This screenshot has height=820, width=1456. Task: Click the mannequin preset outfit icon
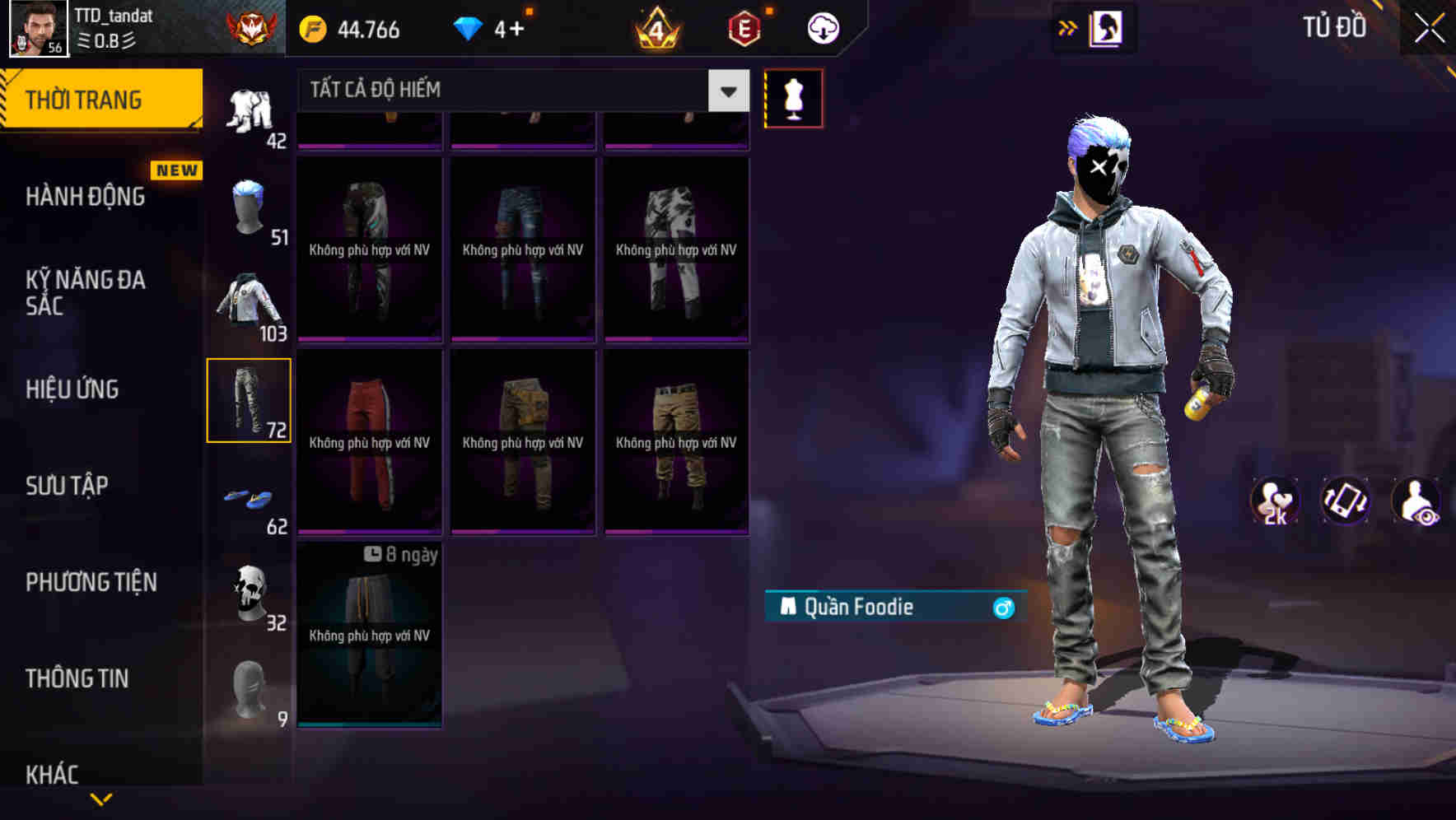tap(793, 97)
